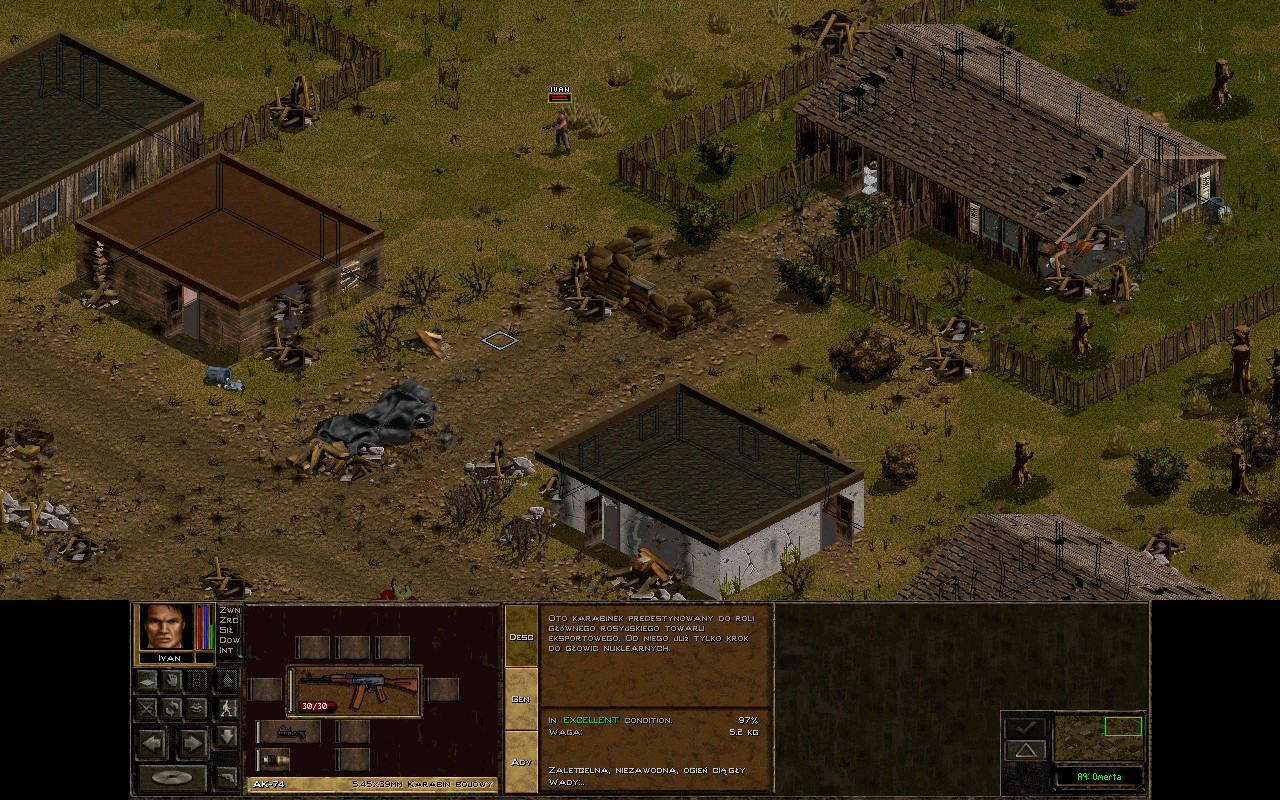Toggle the walking figure stance button
Viewport: 1280px width, 800px height.
point(227,708)
